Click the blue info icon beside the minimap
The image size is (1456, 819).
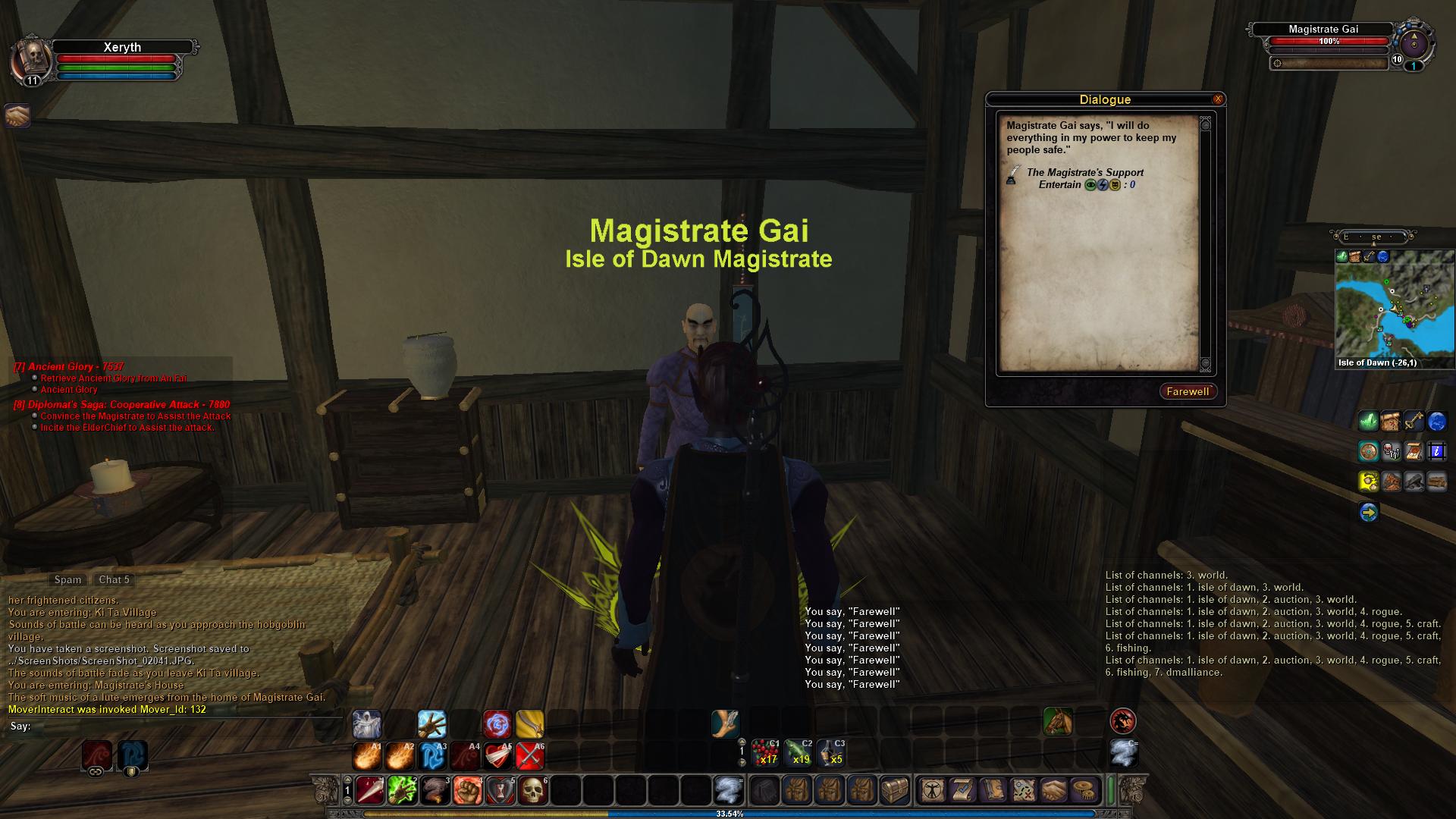(1437, 452)
